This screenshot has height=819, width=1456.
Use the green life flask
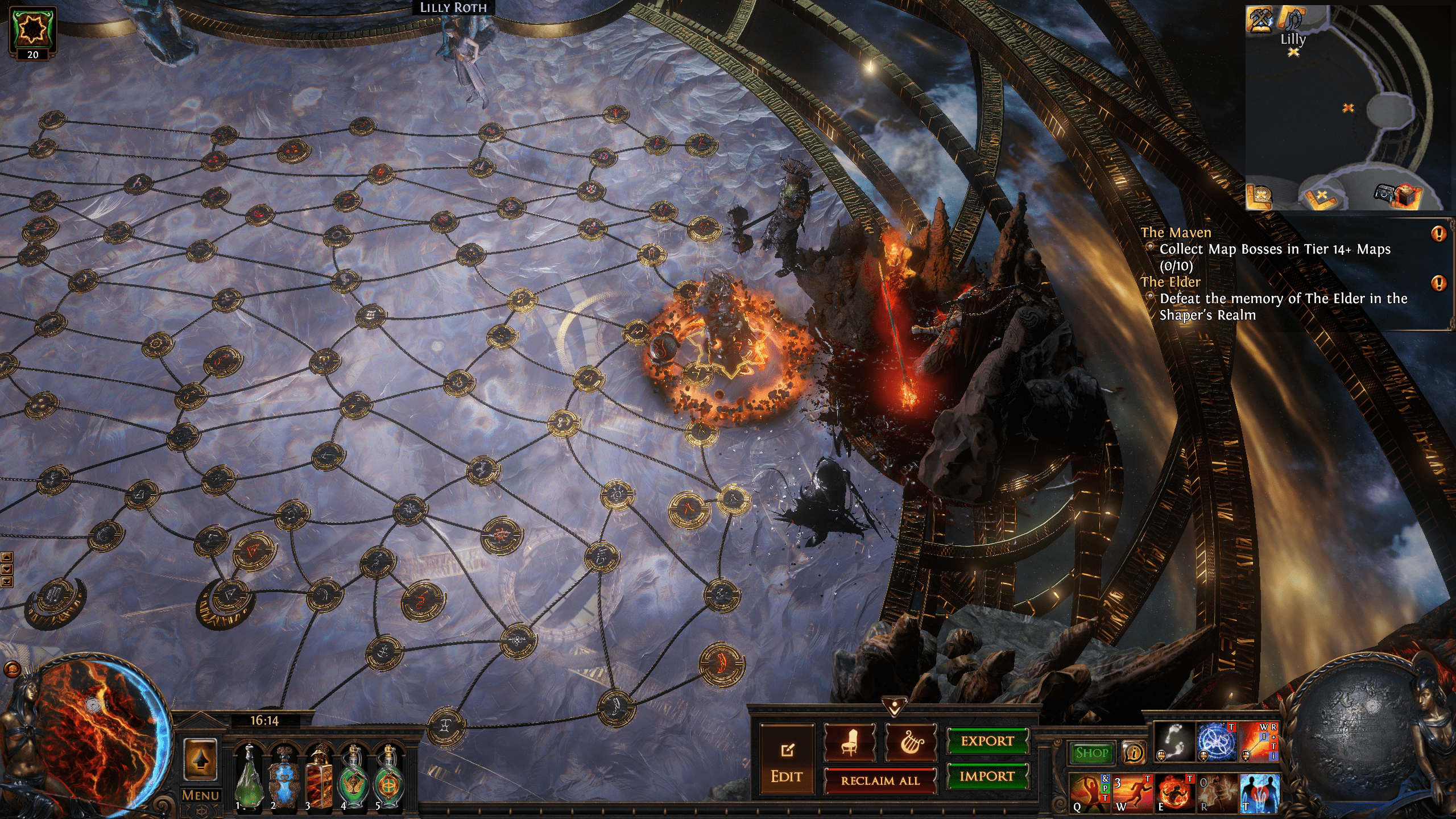(x=249, y=778)
